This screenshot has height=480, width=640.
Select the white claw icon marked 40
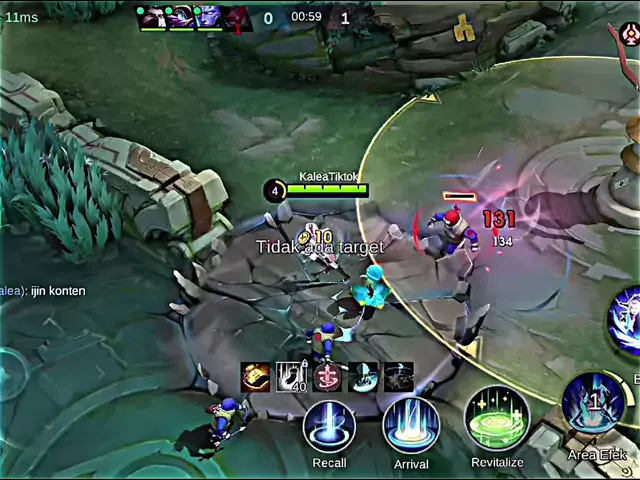point(291,377)
